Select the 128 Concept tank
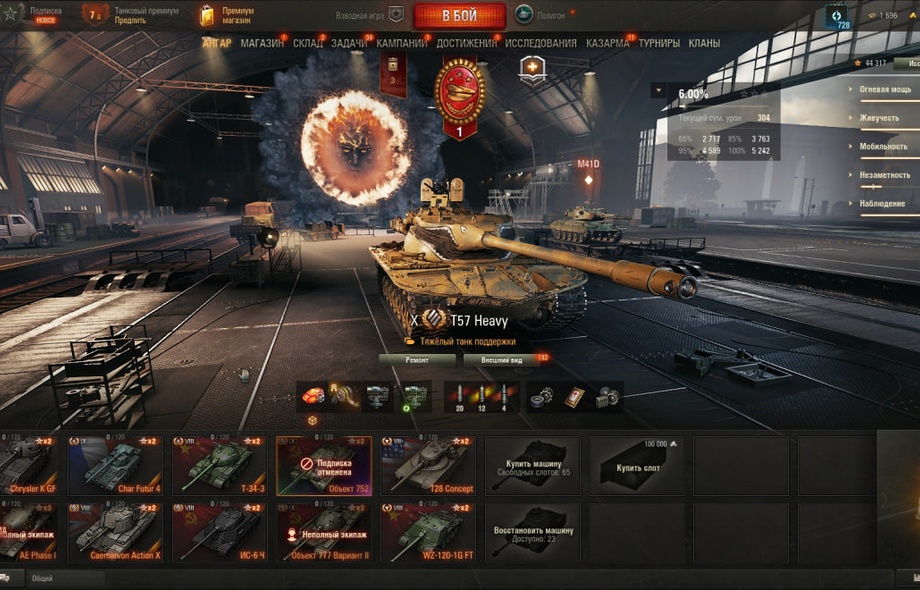Viewport: 920px width, 590px height. (x=427, y=465)
